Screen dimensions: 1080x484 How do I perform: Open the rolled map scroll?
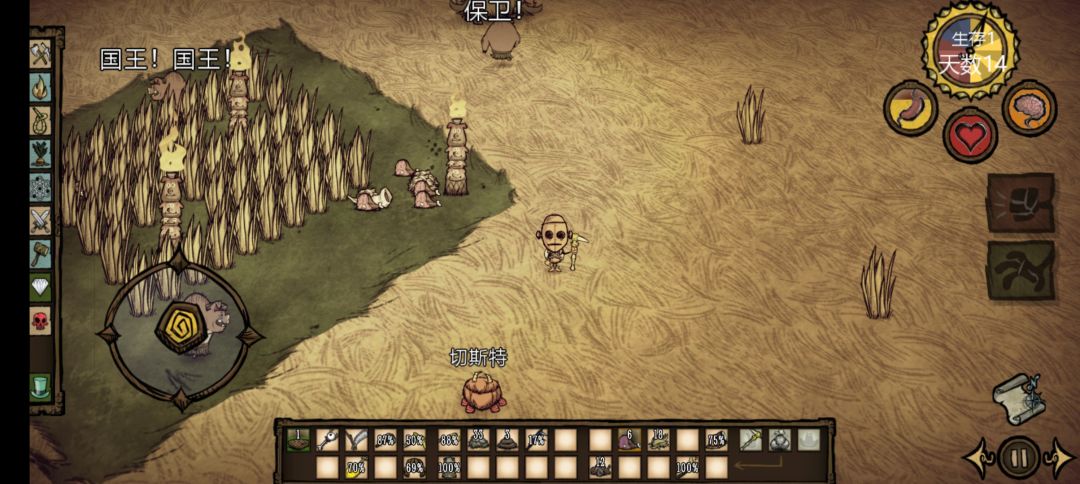[x=1019, y=398]
